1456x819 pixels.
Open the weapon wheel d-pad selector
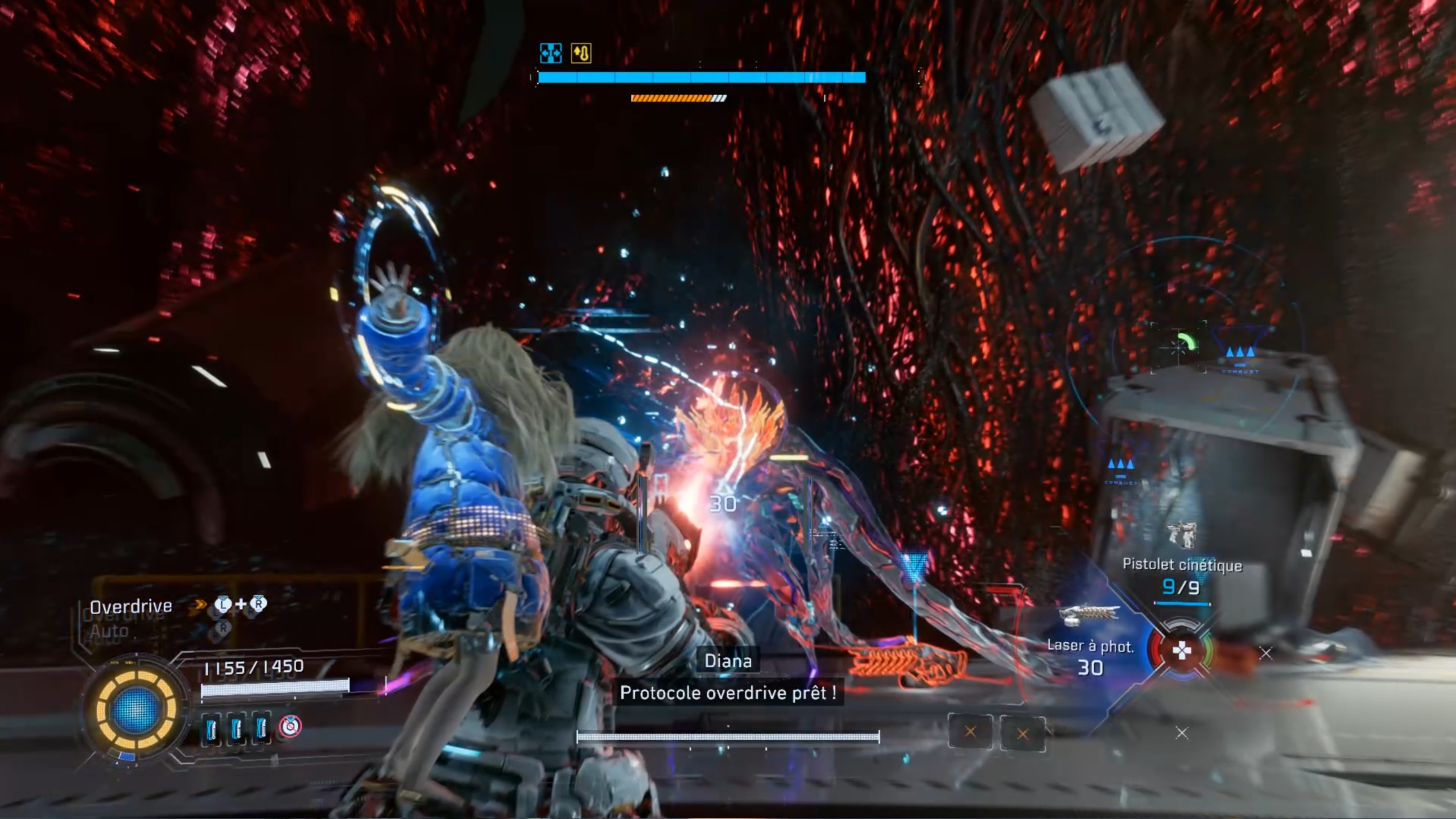[x=1182, y=650]
